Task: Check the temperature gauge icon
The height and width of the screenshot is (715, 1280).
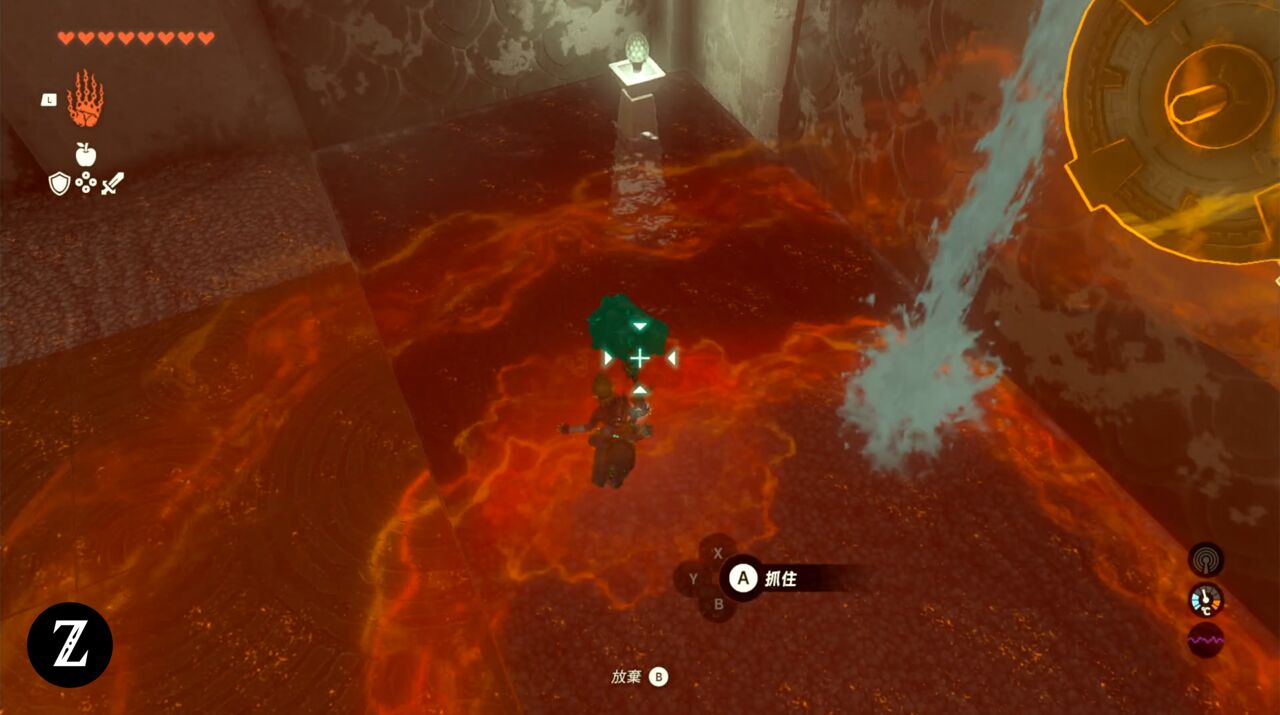Action: [x=1206, y=600]
